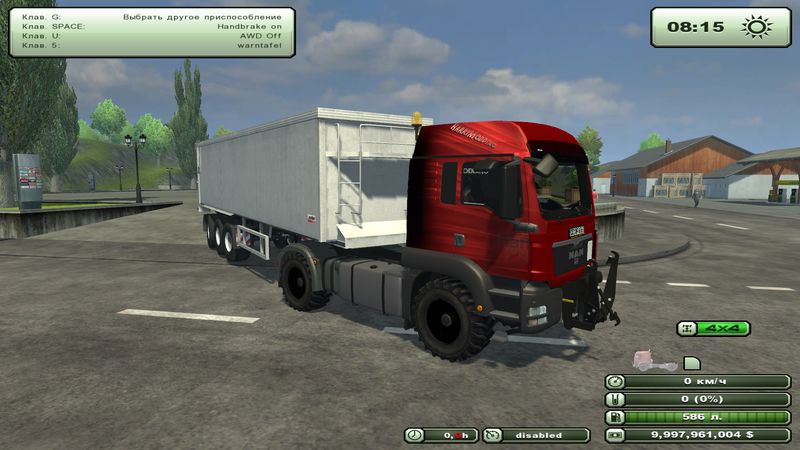Toggle the green 4x4 drive indicator

[713, 328]
